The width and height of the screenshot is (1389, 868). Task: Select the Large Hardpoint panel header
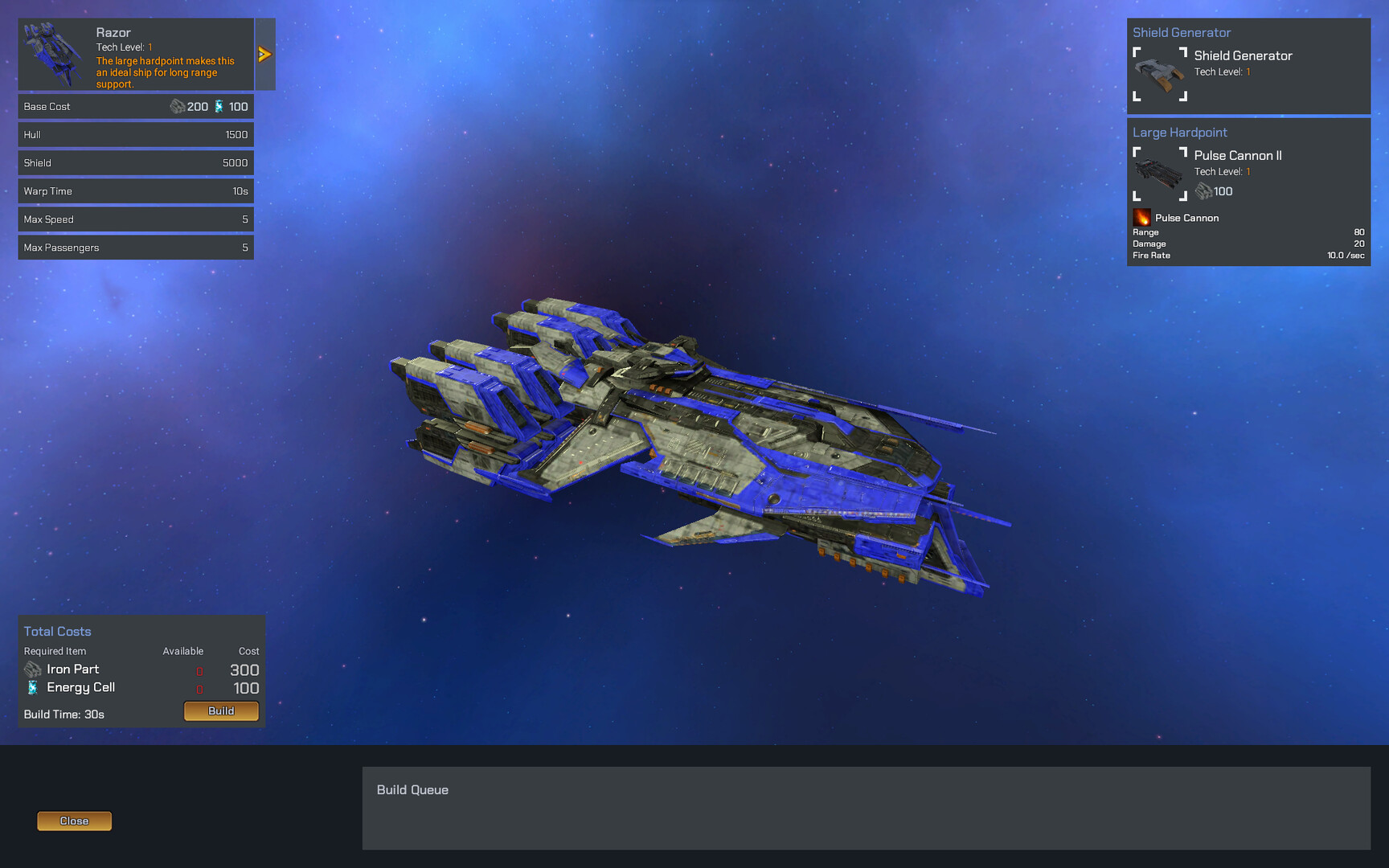tap(1179, 132)
